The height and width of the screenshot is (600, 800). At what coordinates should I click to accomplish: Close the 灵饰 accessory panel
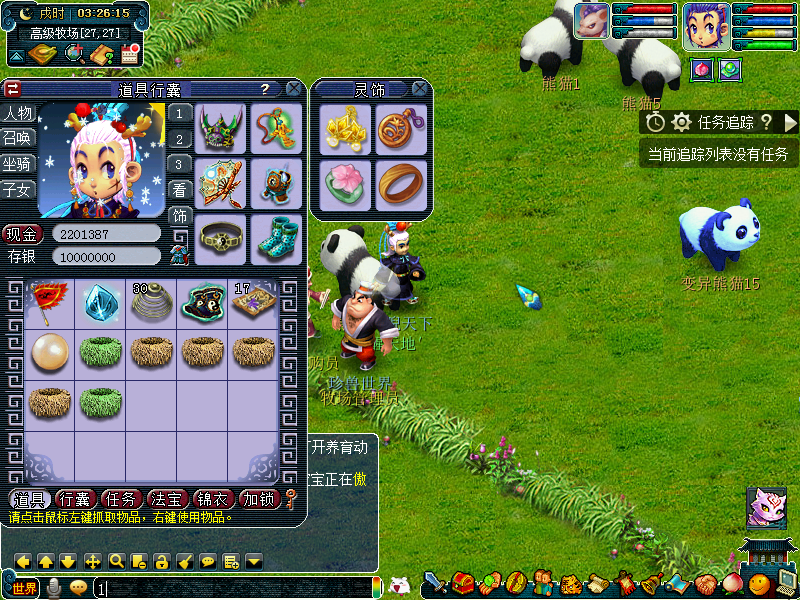pos(420,89)
